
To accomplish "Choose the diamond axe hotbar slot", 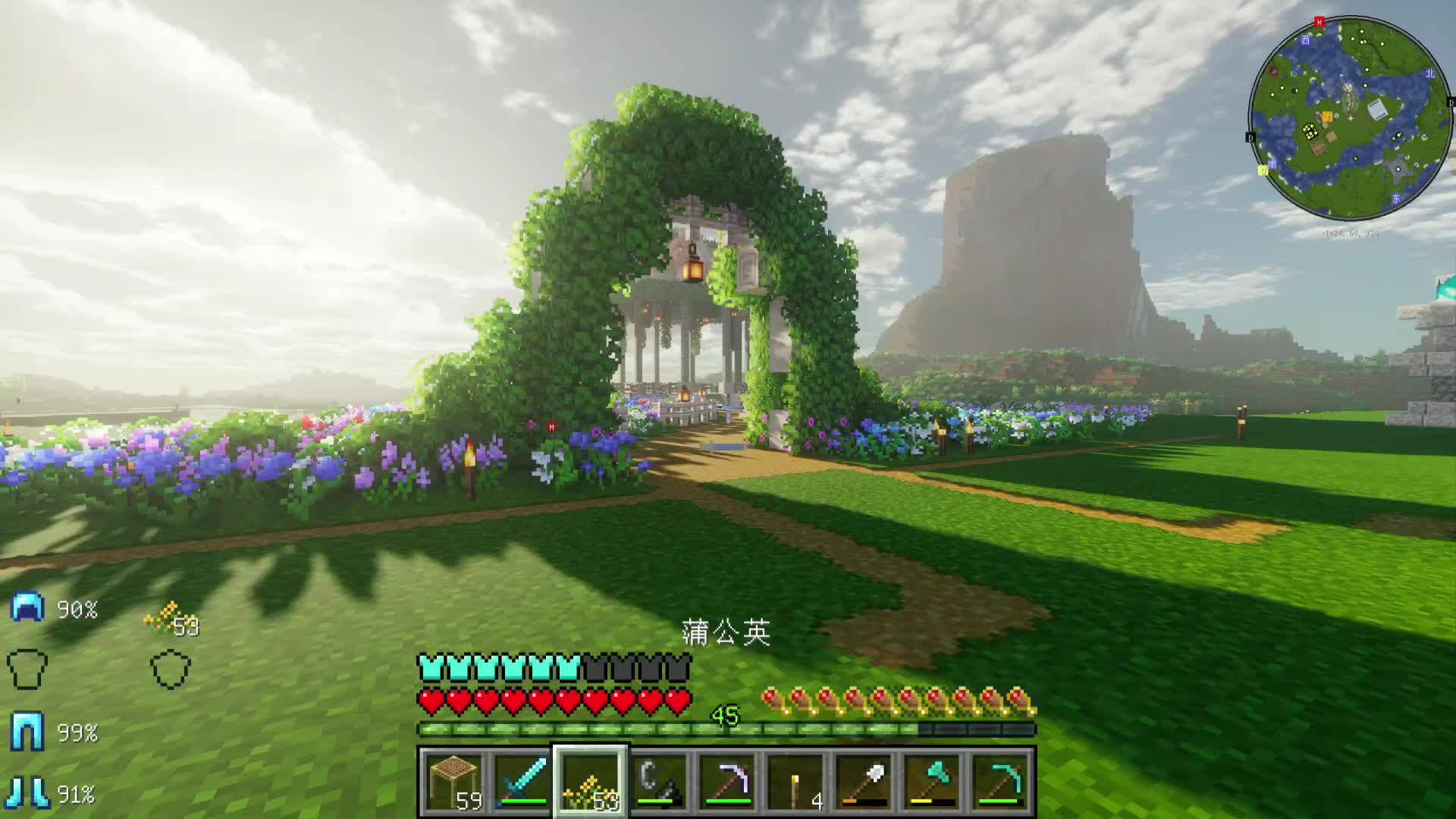I will [x=931, y=781].
